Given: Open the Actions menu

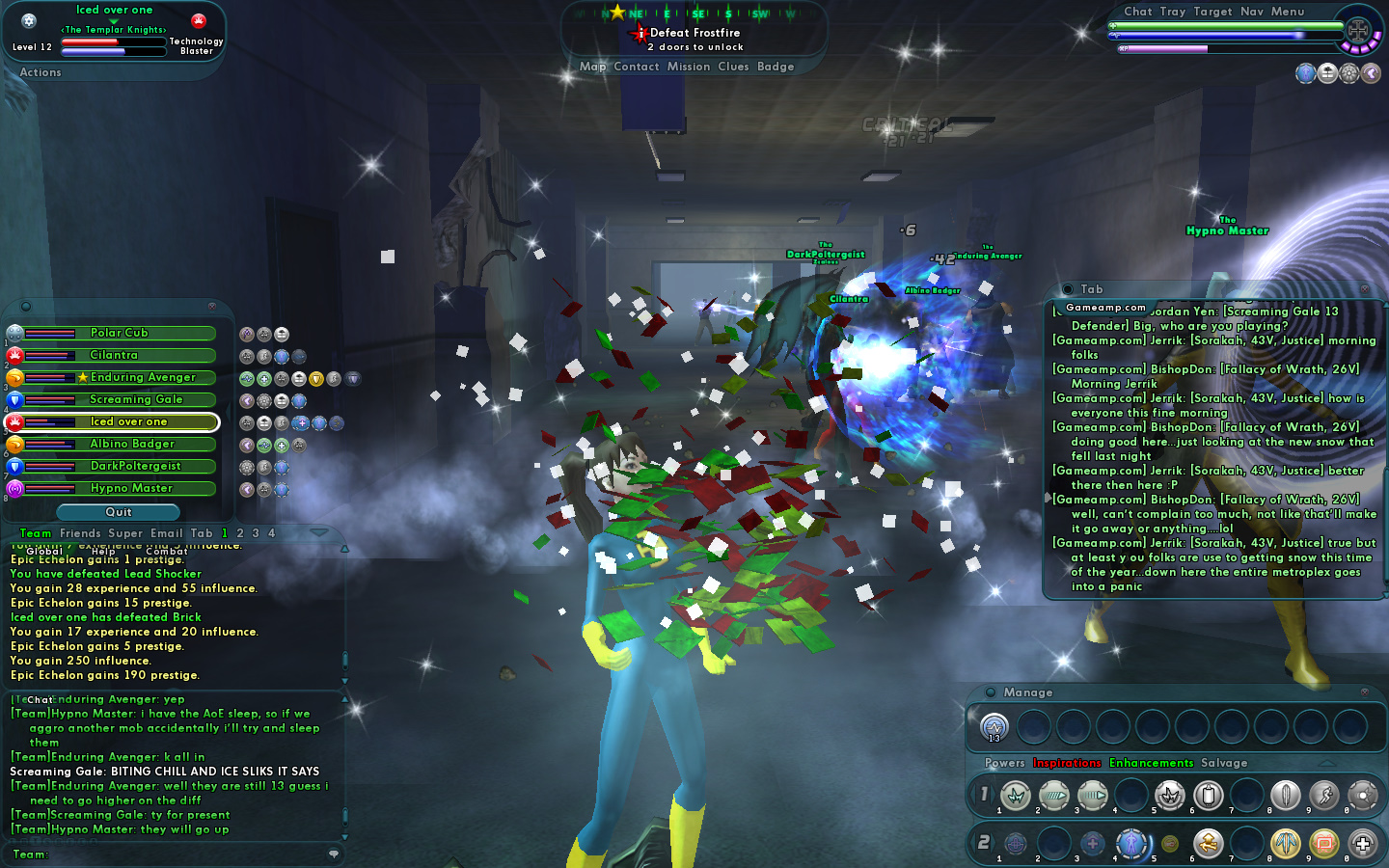Looking at the screenshot, I should tap(41, 72).
